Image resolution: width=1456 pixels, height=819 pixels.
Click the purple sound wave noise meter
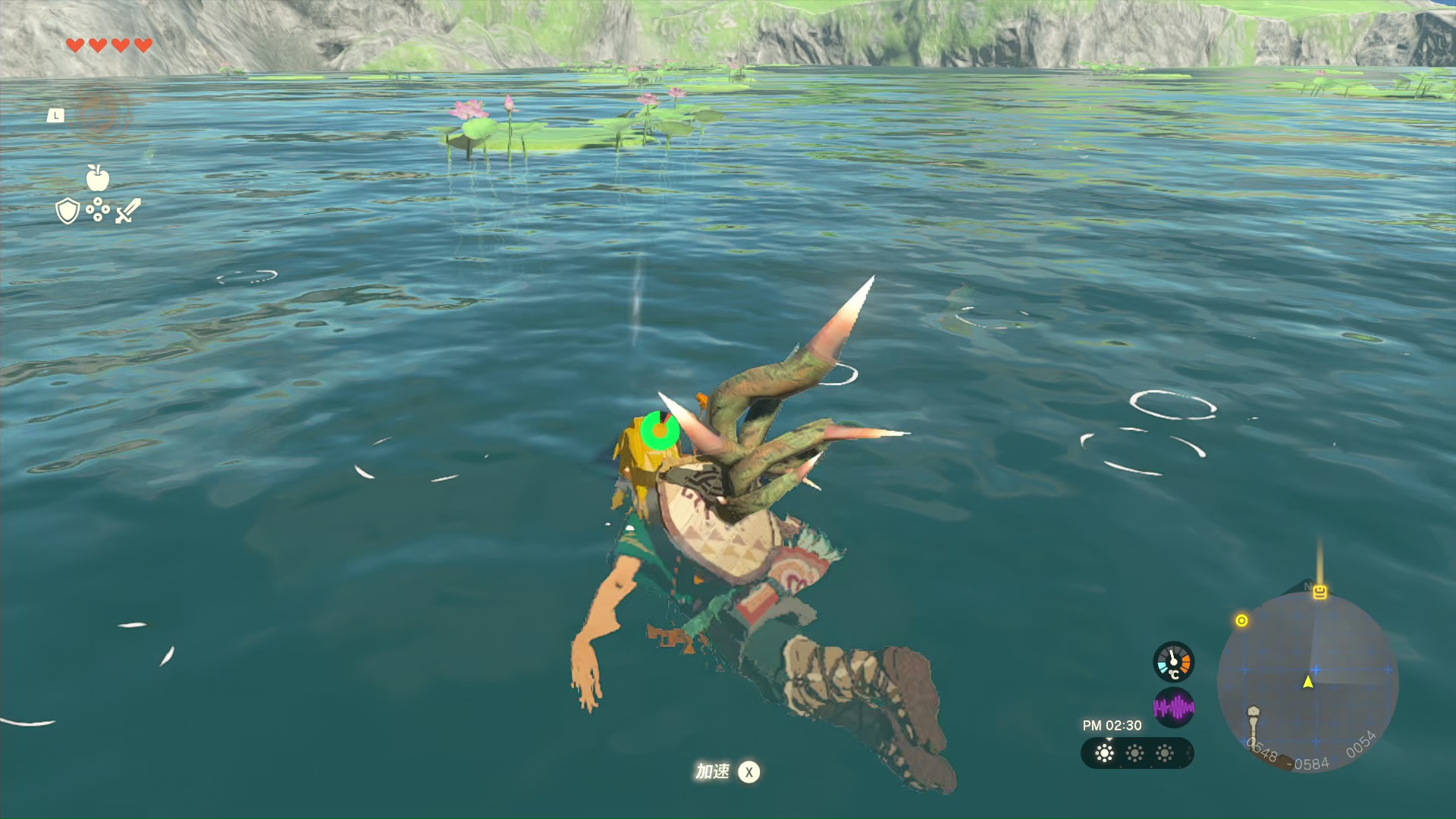pos(1173,708)
